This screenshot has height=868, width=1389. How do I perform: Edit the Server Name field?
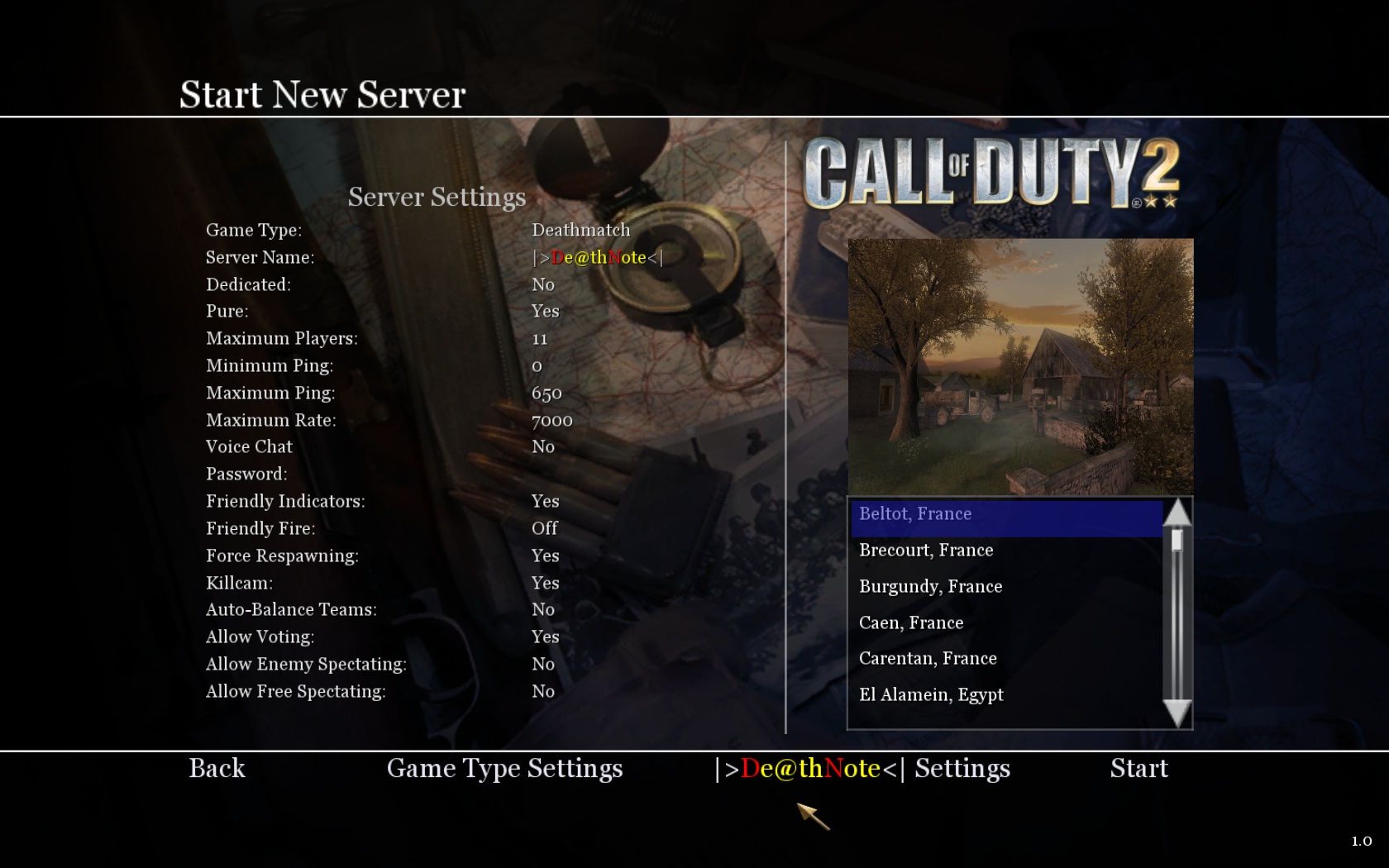click(x=597, y=257)
